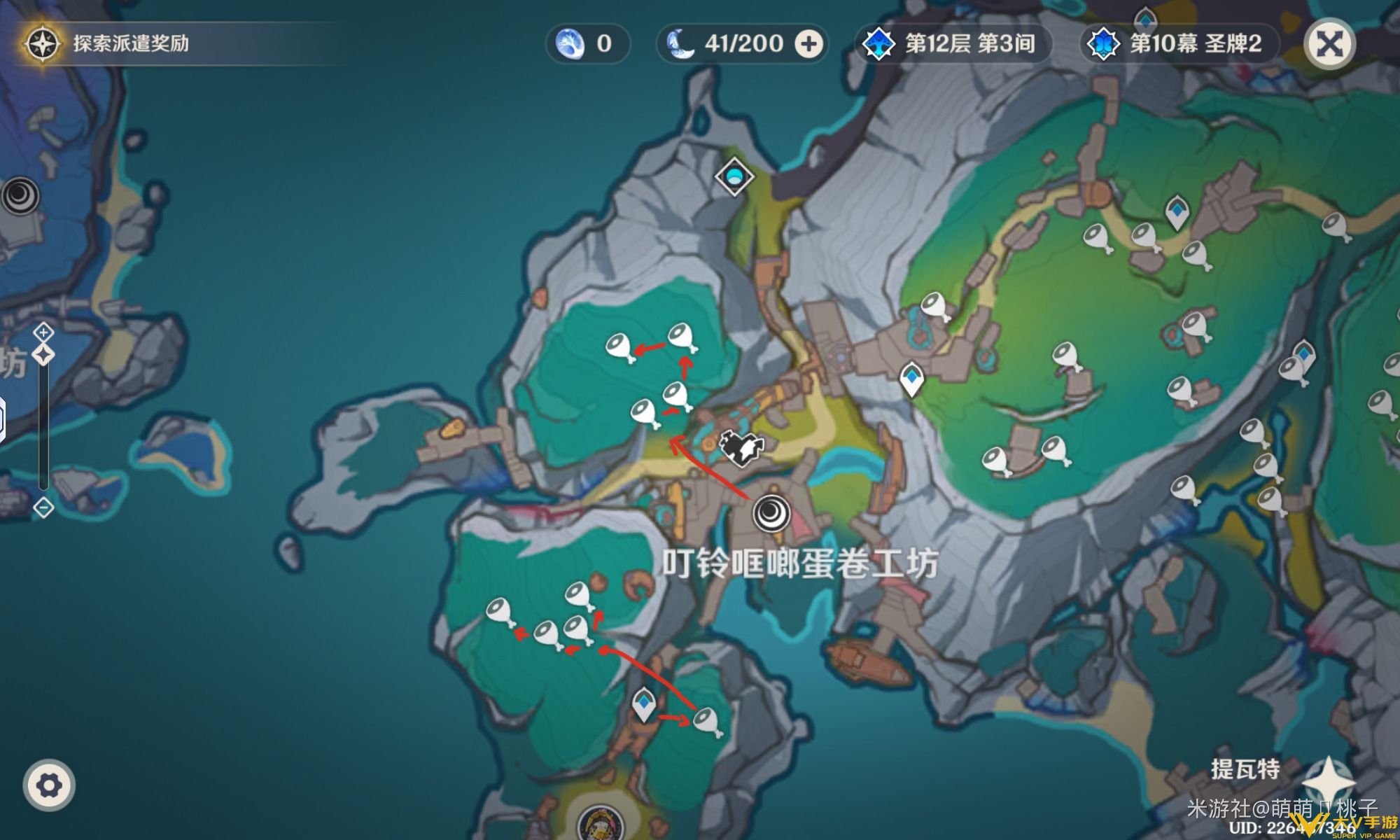
Task: Click the plus button next to 41/200
Action: tap(810, 43)
